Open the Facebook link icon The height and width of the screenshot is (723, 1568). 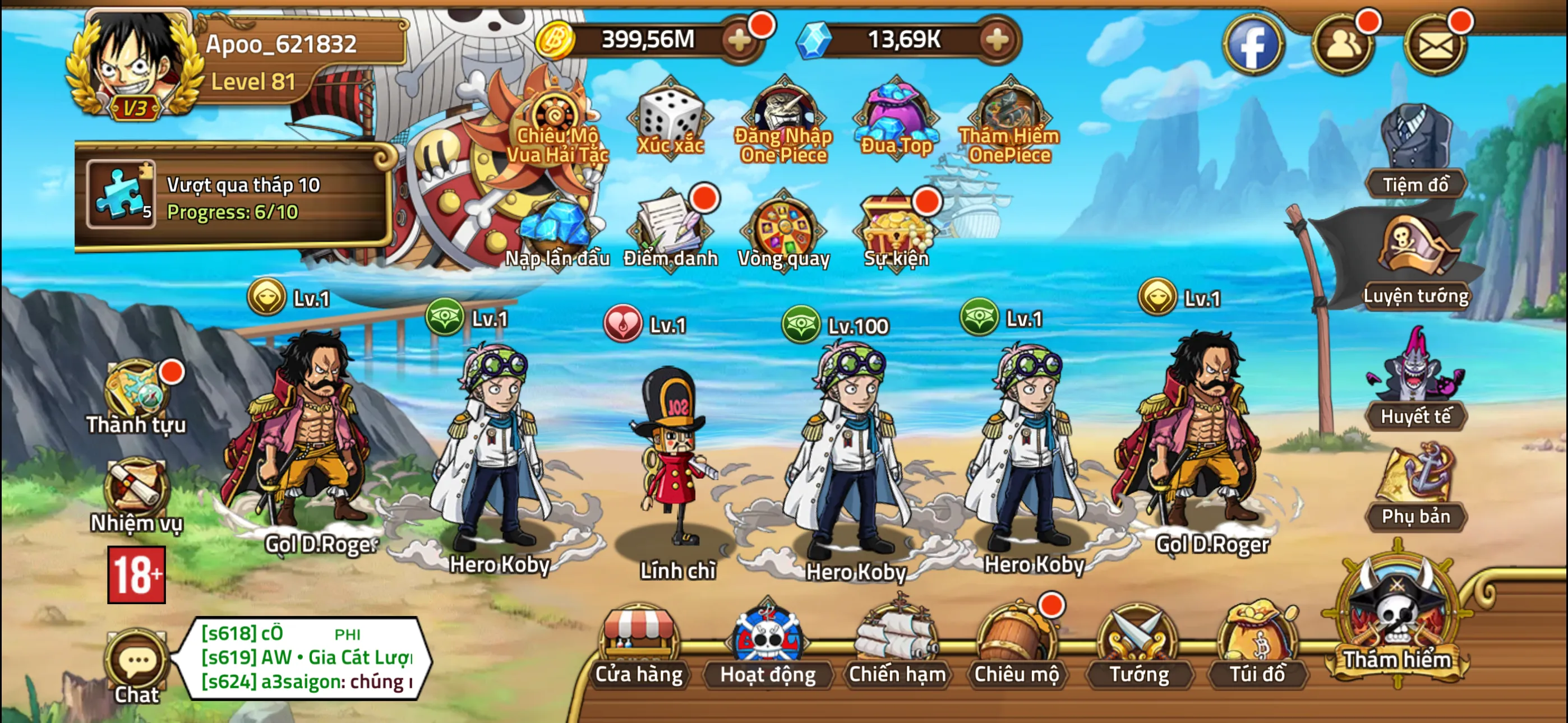click(1252, 45)
